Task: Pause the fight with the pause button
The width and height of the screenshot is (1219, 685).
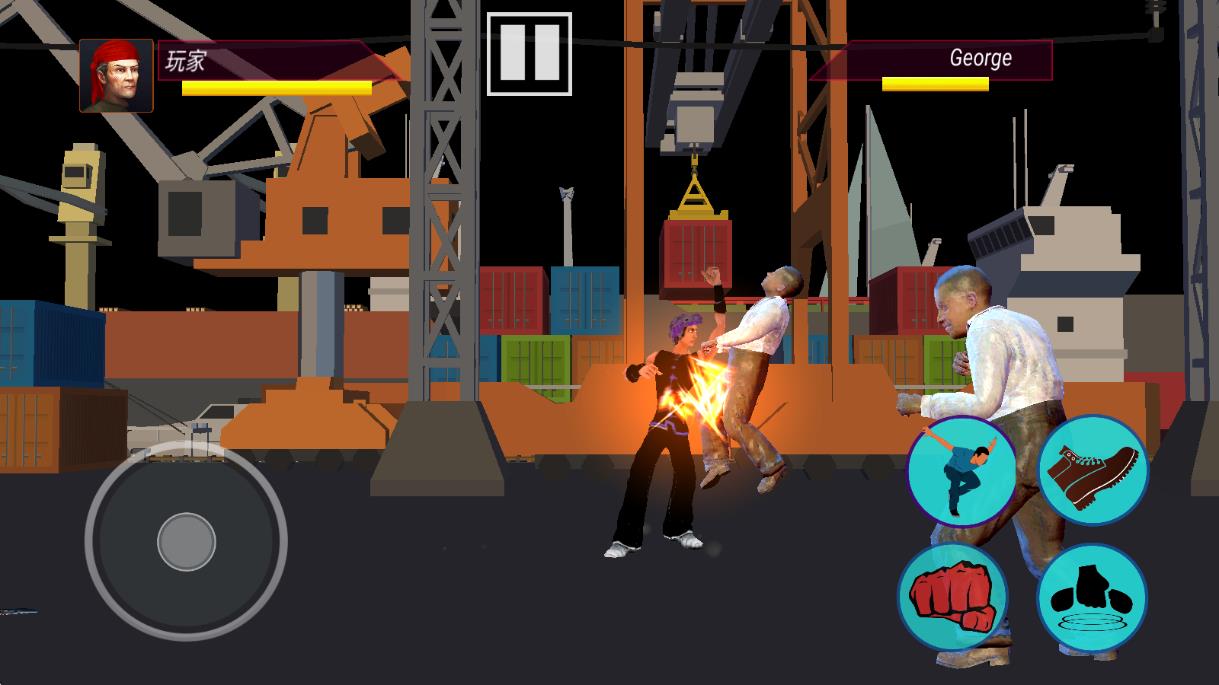Action: click(529, 54)
